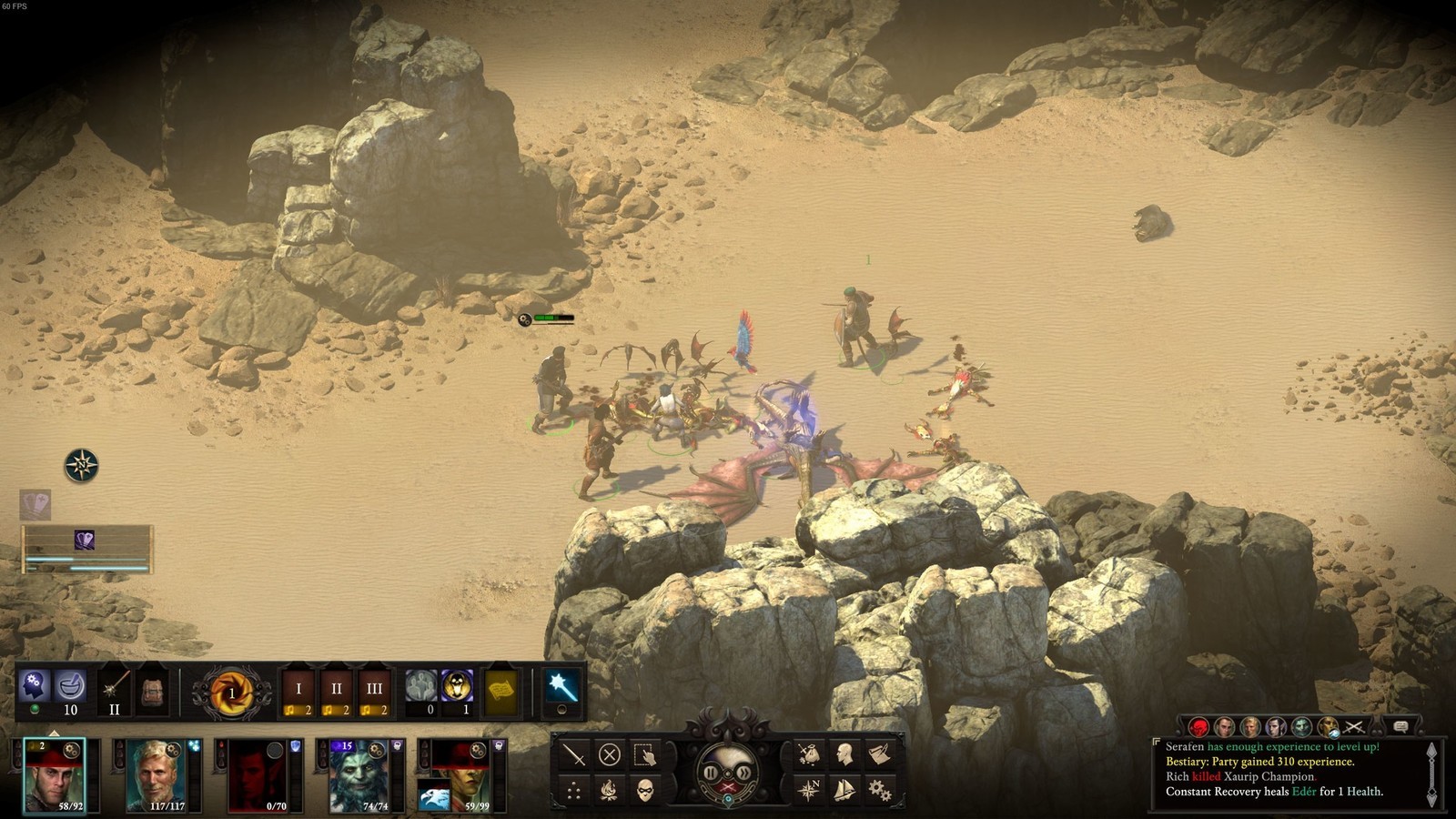
Task: Toggle fast speed with double-arrow button
Action: tap(743, 773)
